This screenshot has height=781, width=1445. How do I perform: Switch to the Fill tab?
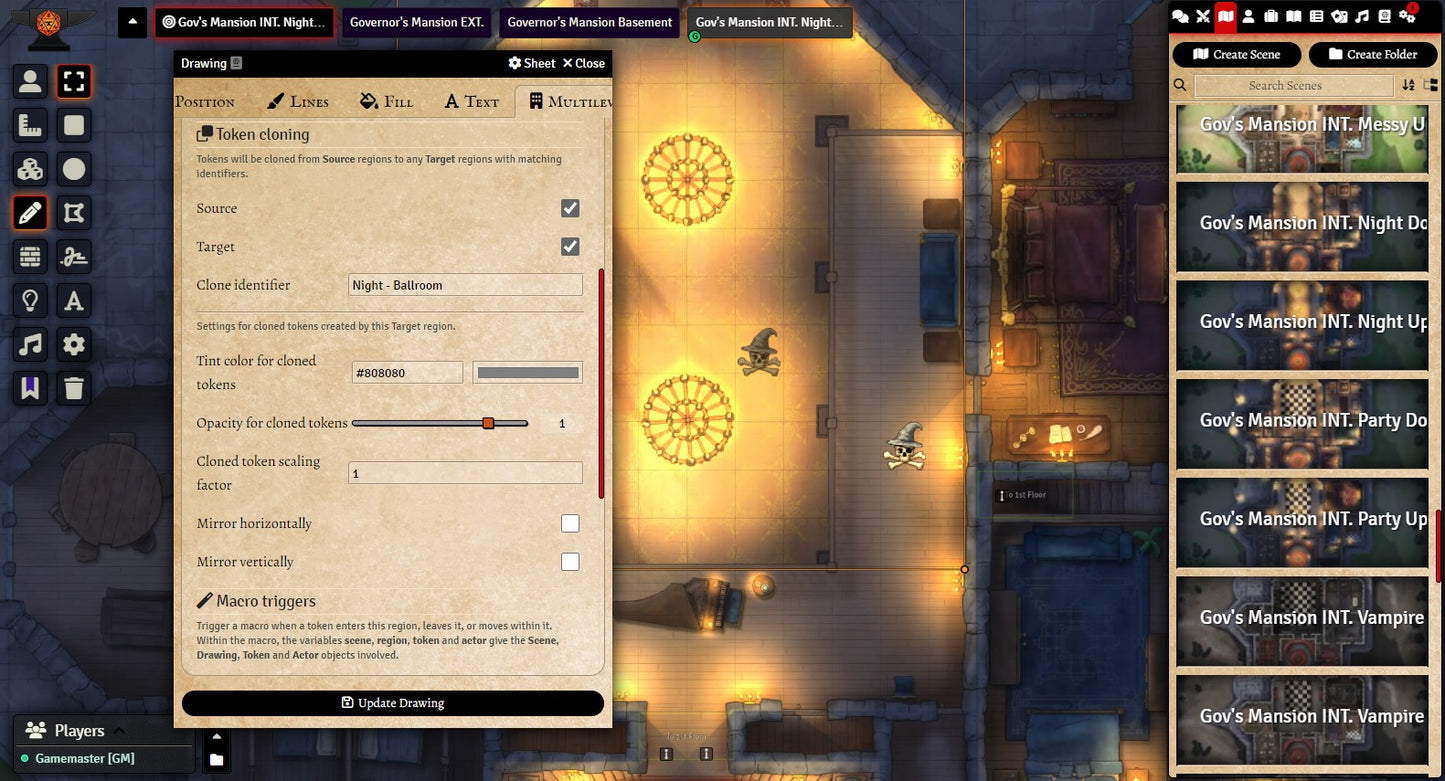[x=386, y=101]
